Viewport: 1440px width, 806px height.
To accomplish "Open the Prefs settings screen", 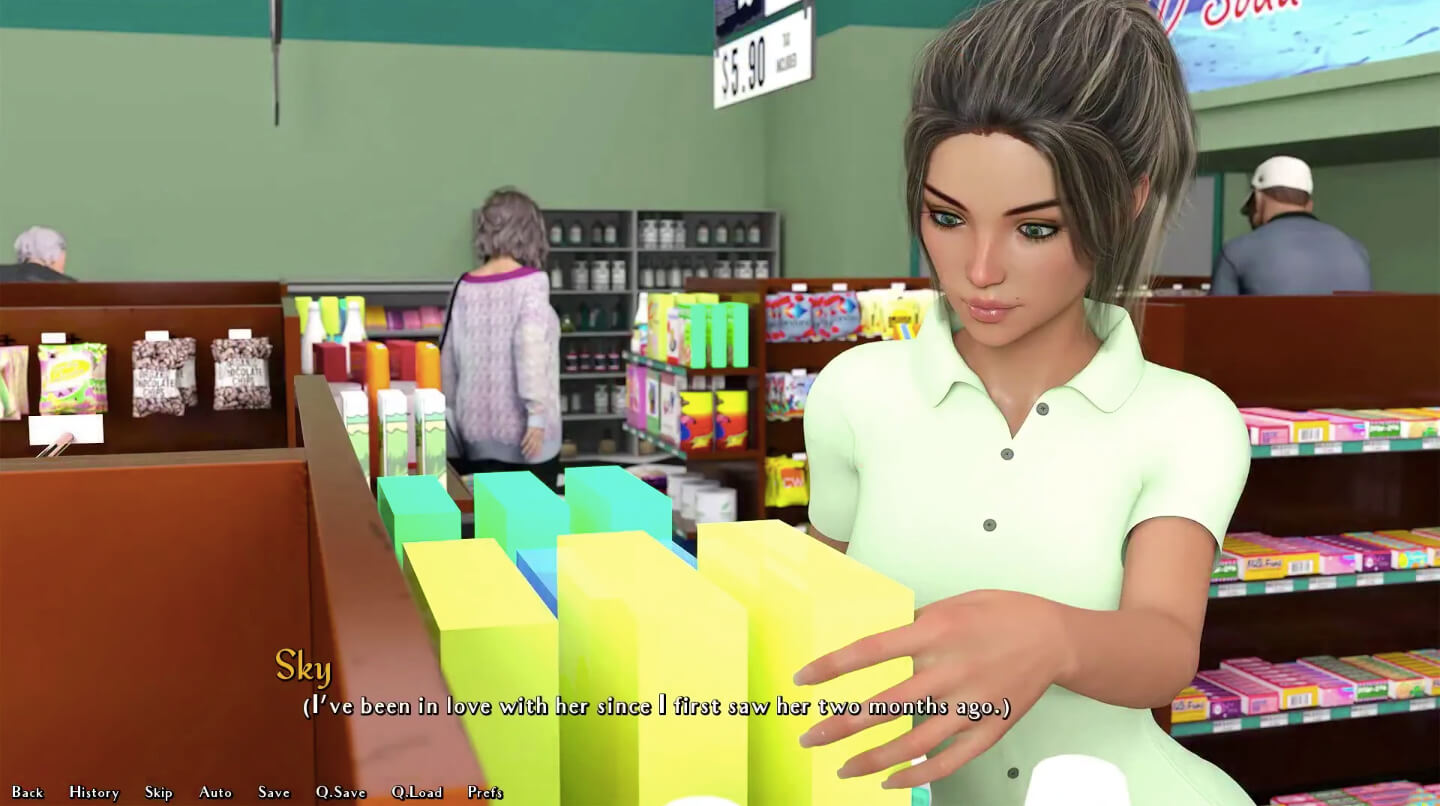I will (485, 791).
